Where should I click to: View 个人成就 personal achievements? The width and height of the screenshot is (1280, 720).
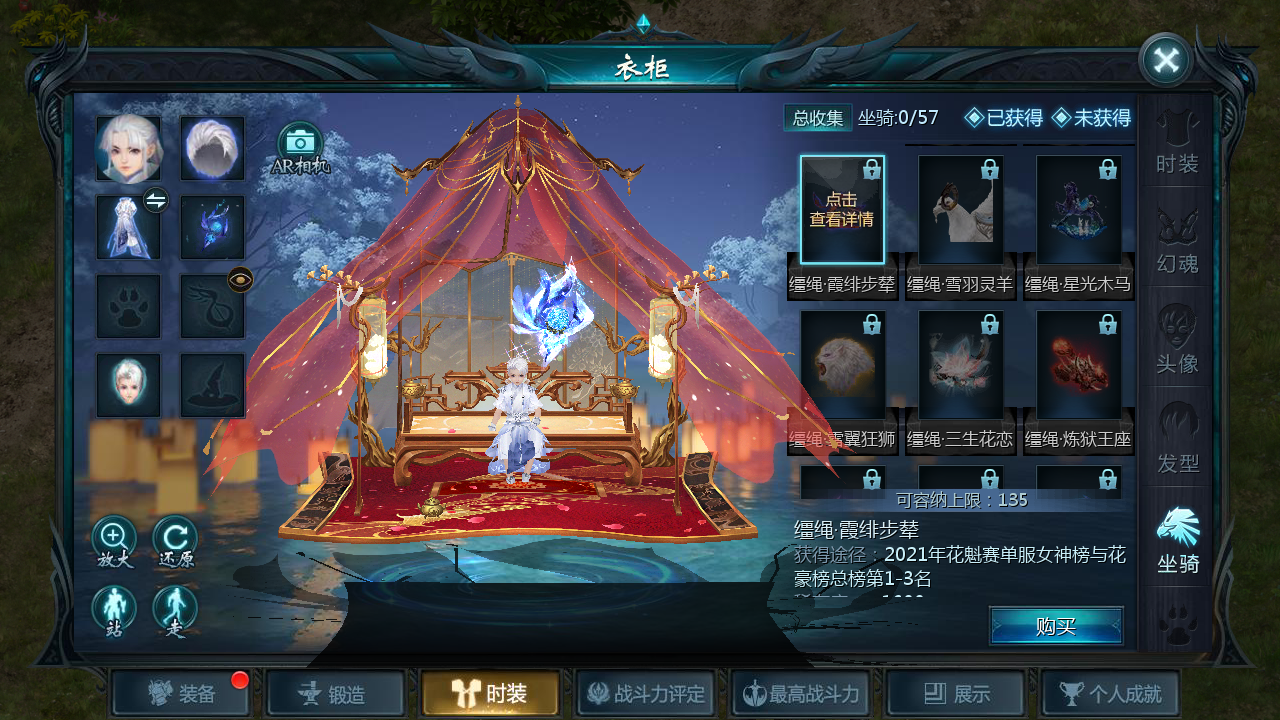click(1111, 693)
